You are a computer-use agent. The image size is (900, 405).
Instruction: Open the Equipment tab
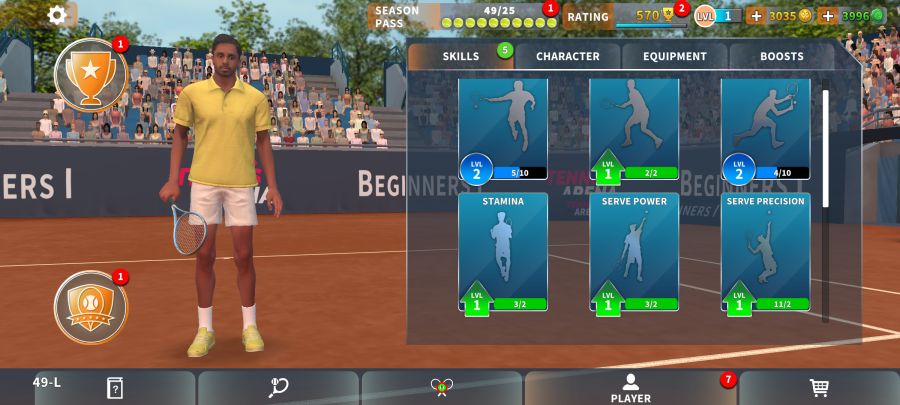[x=675, y=57]
